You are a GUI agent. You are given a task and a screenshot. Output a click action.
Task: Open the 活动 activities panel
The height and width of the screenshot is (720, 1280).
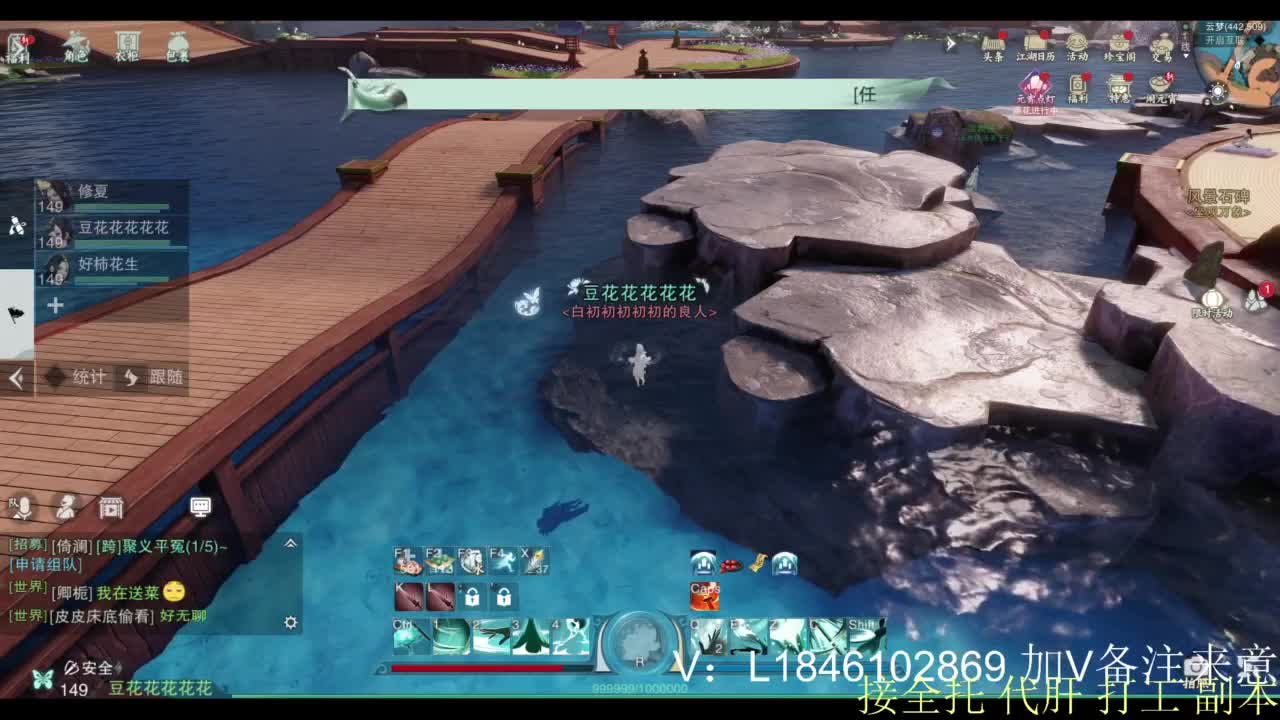1075,43
